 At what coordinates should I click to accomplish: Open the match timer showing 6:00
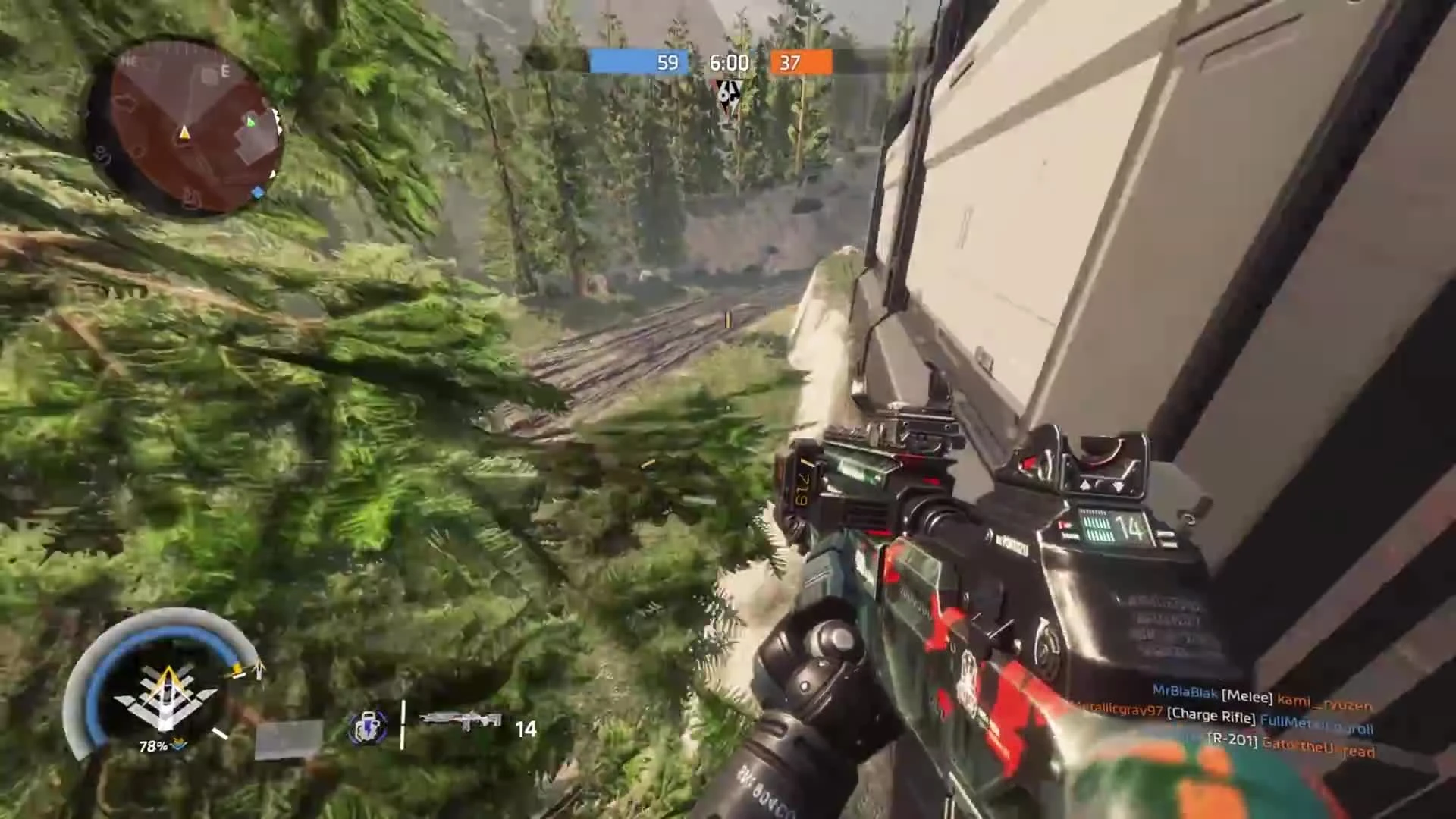coord(728,62)
